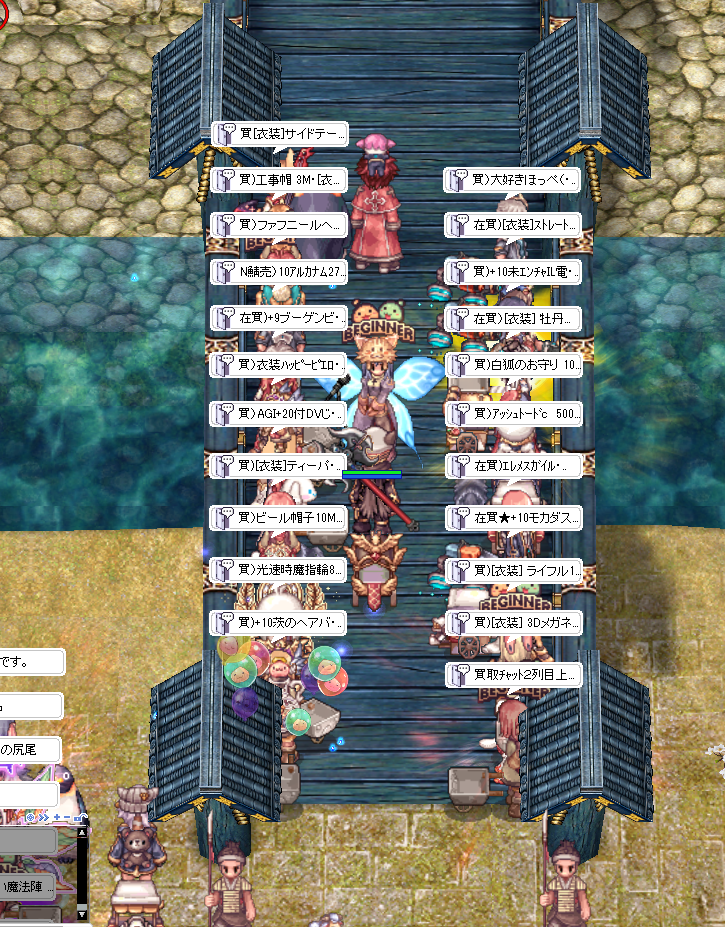Open the 買取チャット2列目 chat room sign
725x927 pixels.
tap(513, 675)
